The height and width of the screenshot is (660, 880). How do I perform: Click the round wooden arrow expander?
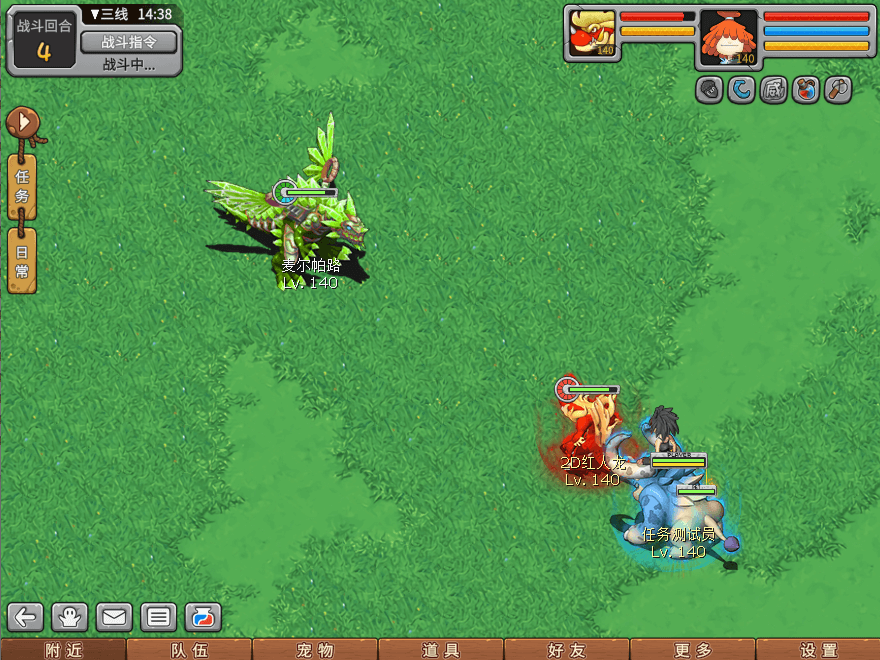[x=22, y=123]
